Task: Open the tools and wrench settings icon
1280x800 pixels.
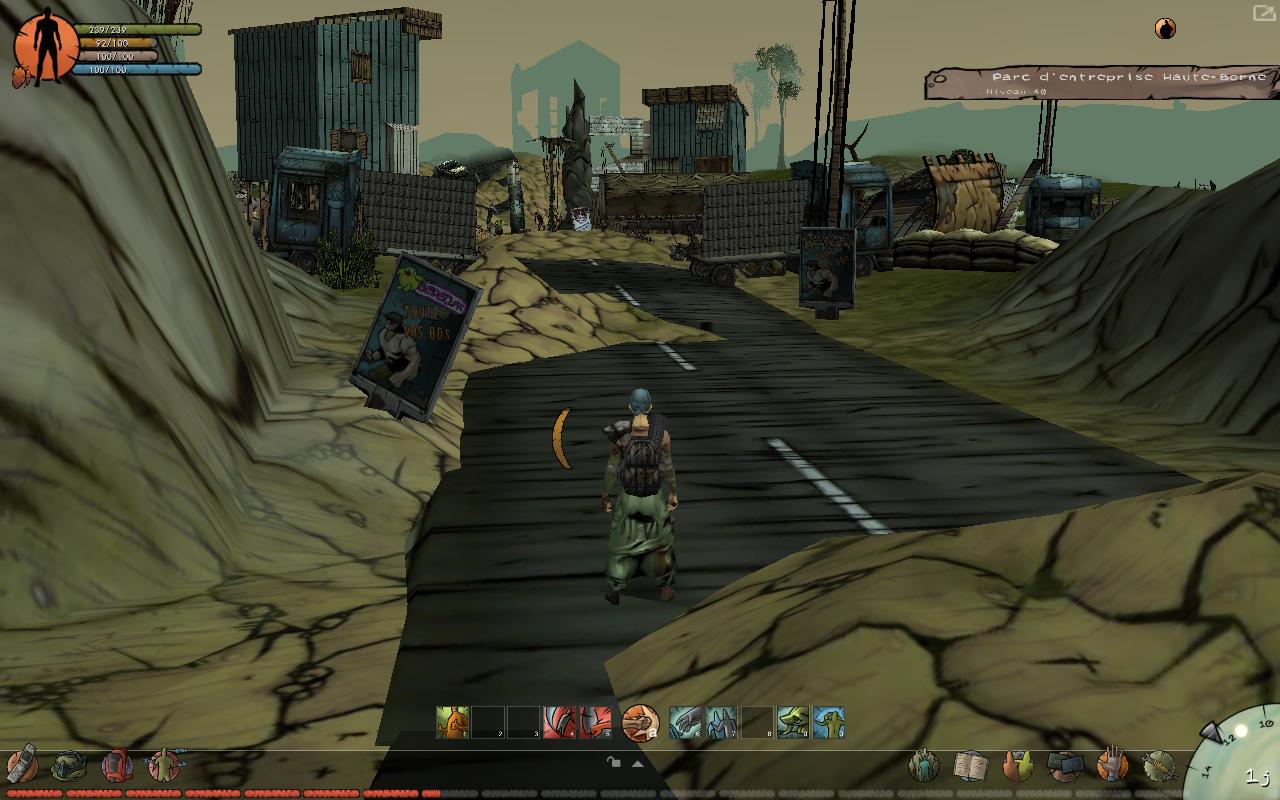Action: pos(1158,766)
